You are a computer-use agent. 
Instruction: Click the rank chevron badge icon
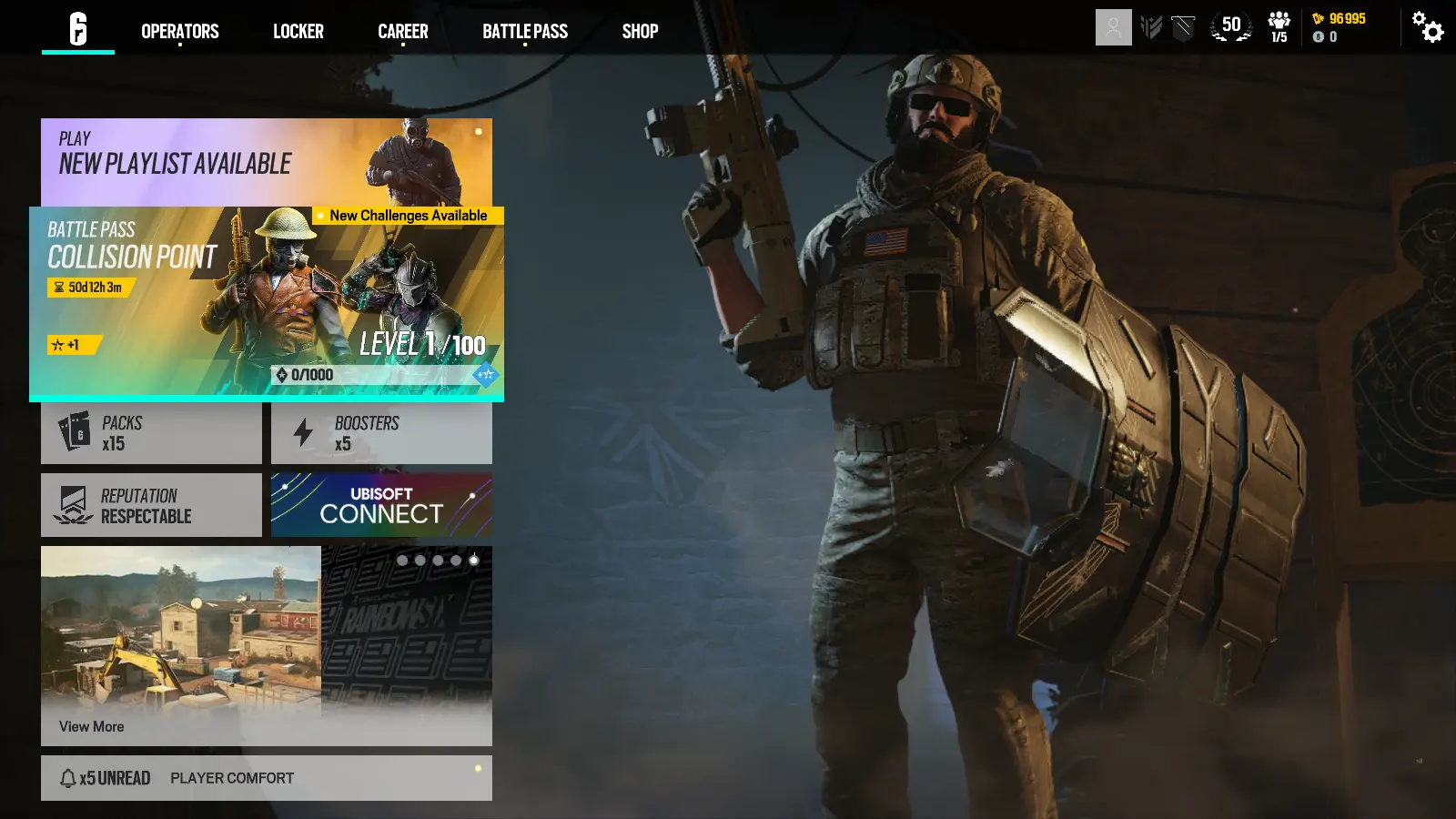(1152, 27)
